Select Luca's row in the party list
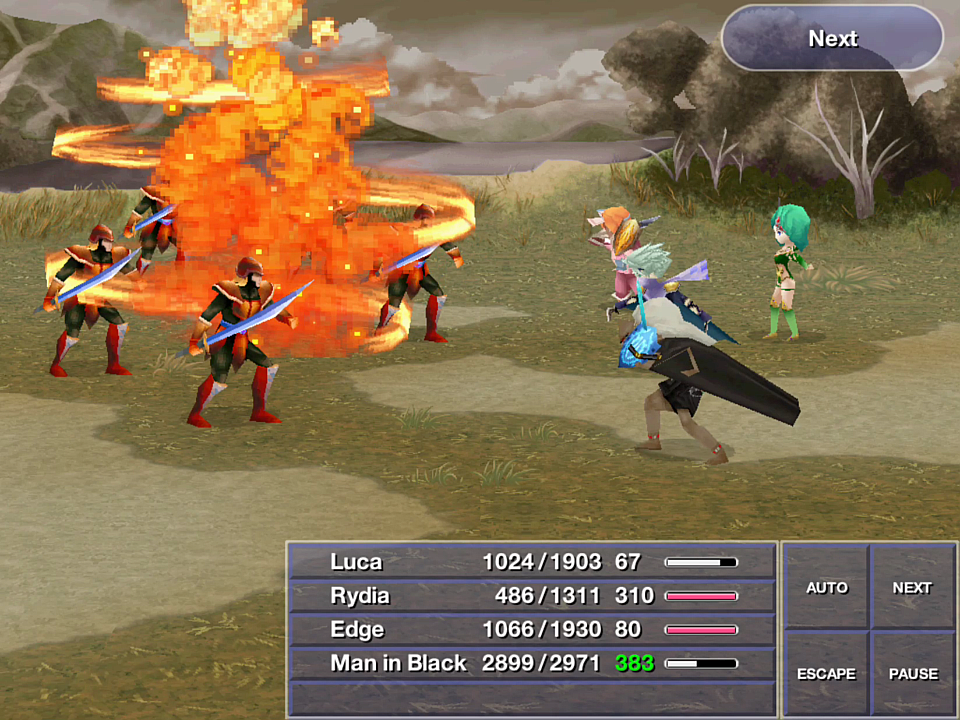Screen dimensions: 960x720 [x=532, y=562]
